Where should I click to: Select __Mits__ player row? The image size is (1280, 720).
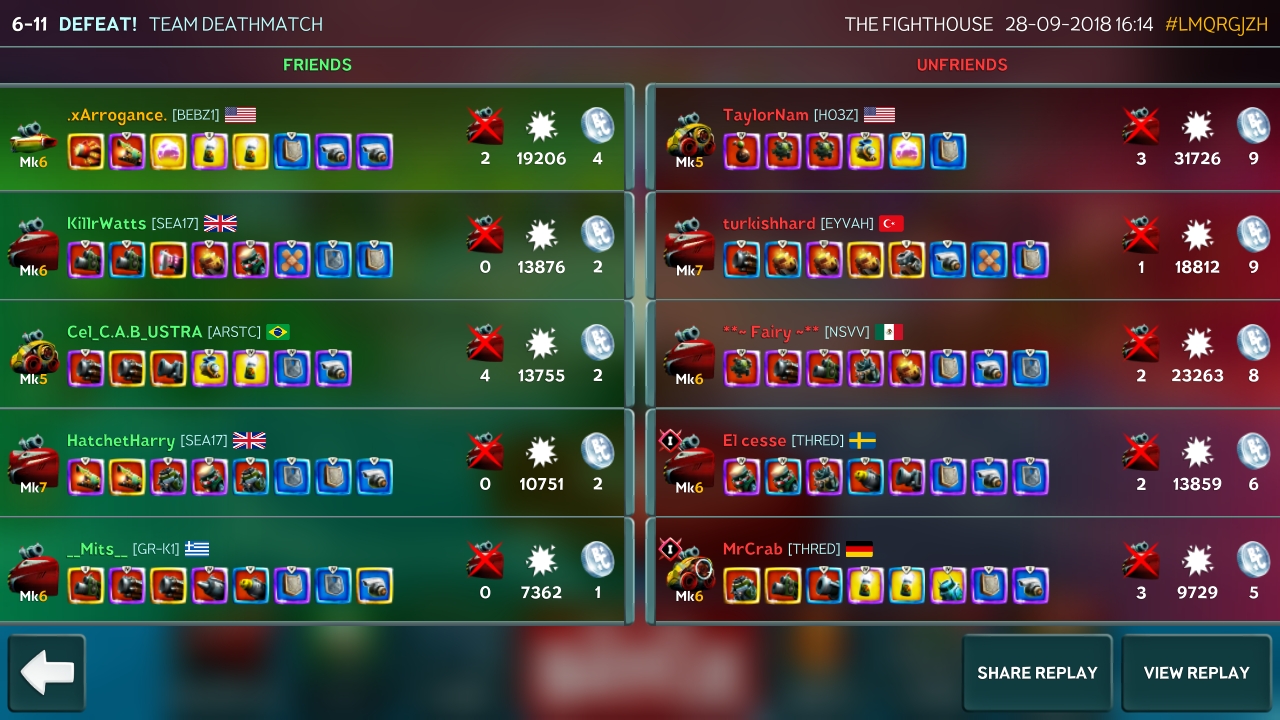pos(316,571)
